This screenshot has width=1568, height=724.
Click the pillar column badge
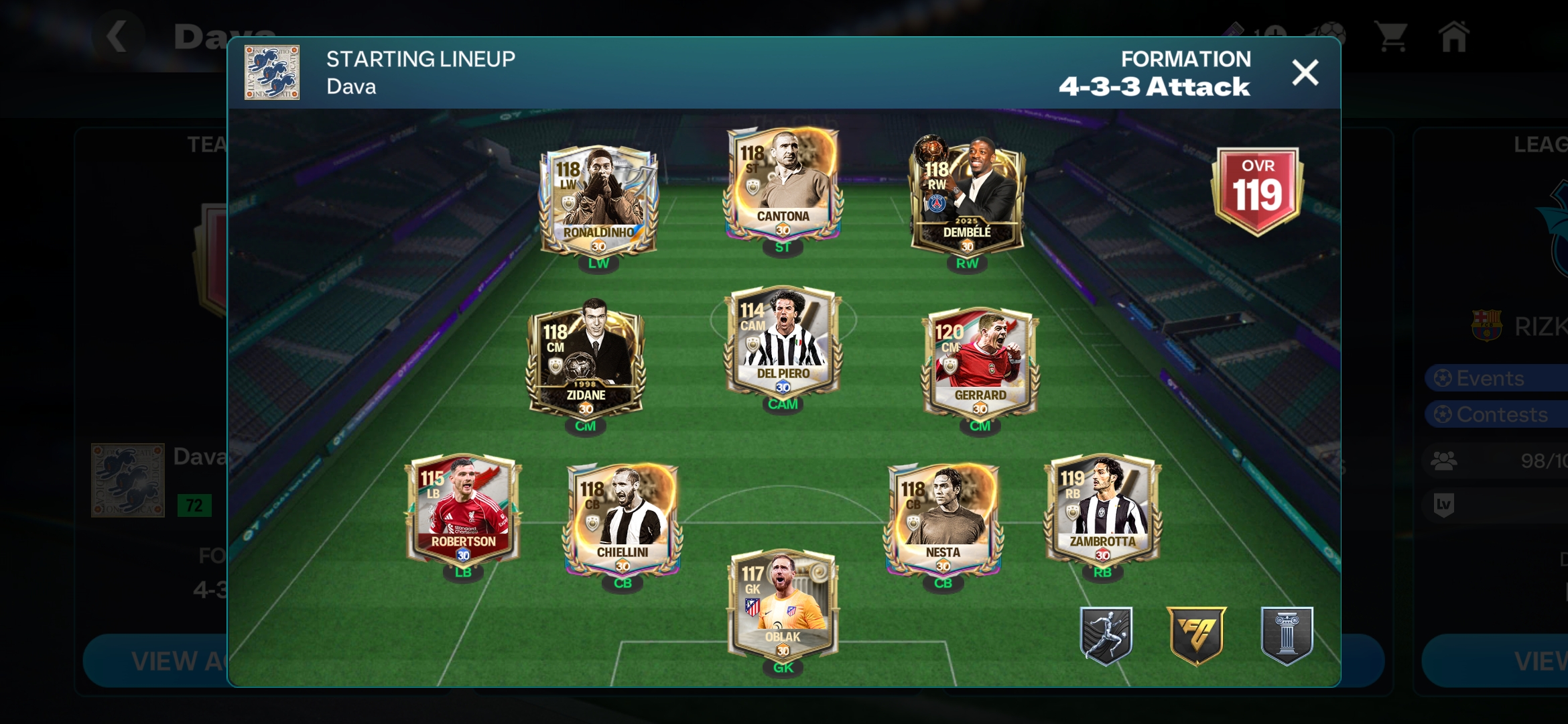coord(1287,636)
